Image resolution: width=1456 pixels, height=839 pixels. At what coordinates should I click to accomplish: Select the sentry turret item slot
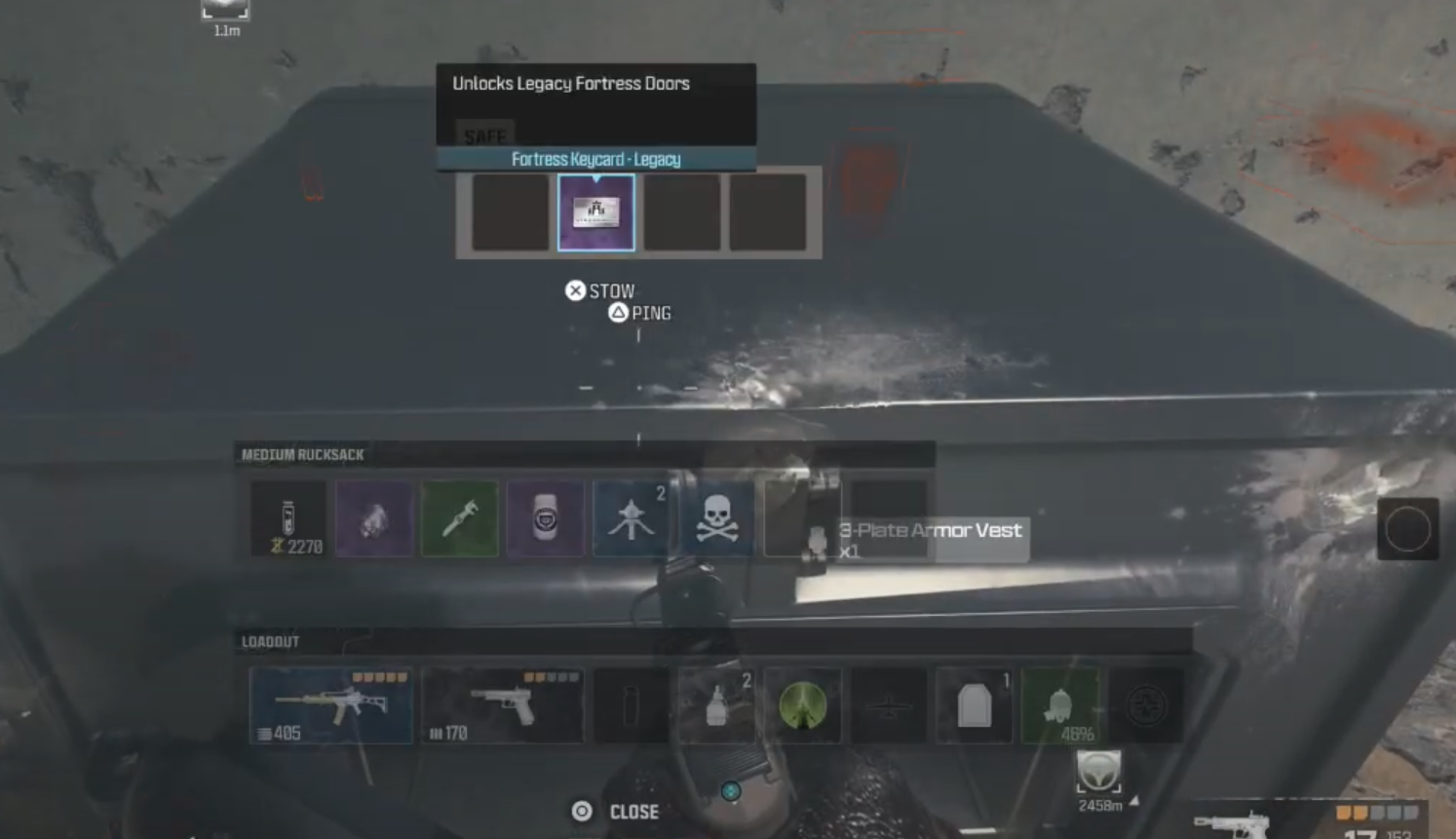(632, 519)
